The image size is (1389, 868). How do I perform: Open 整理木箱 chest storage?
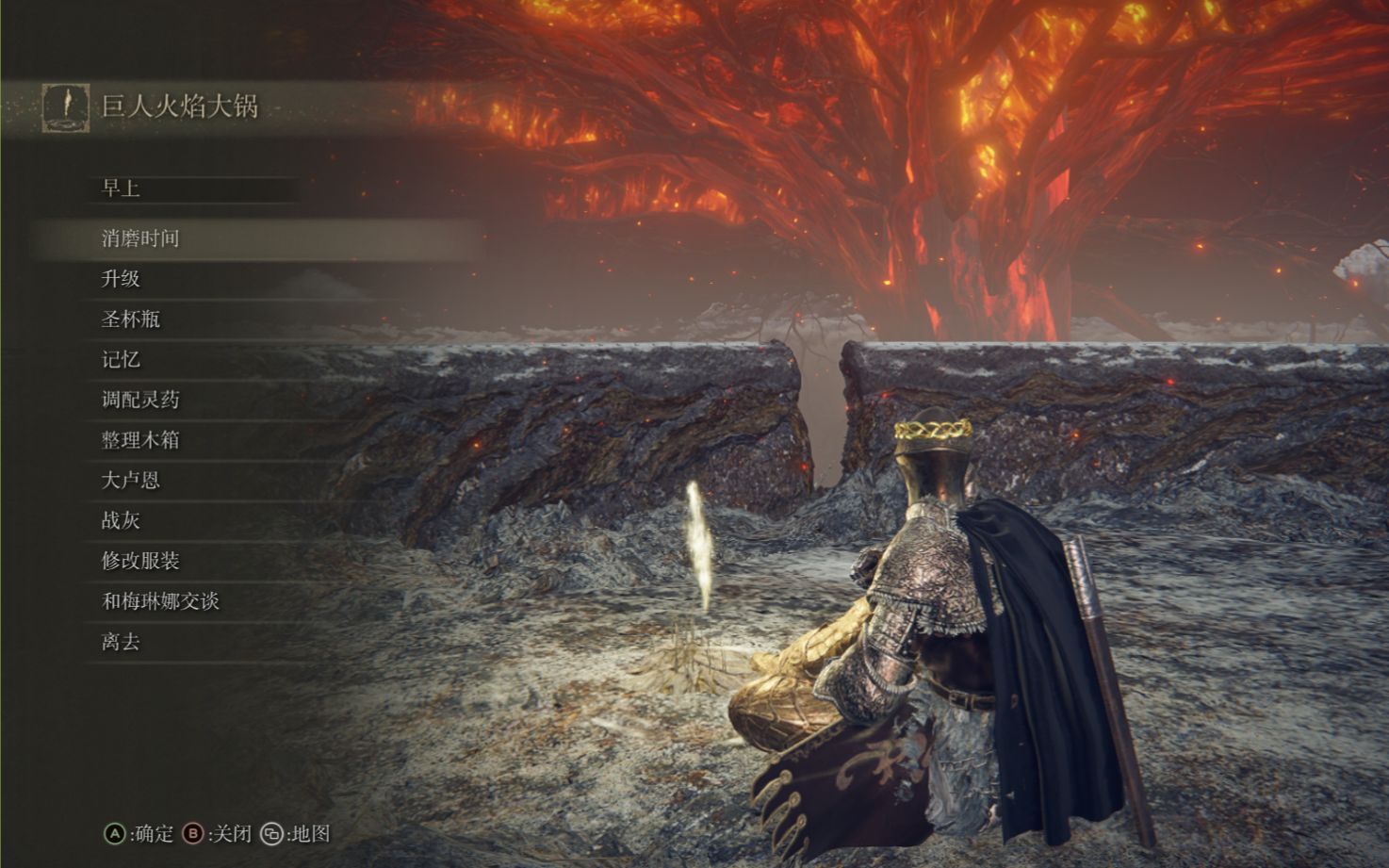140,440
